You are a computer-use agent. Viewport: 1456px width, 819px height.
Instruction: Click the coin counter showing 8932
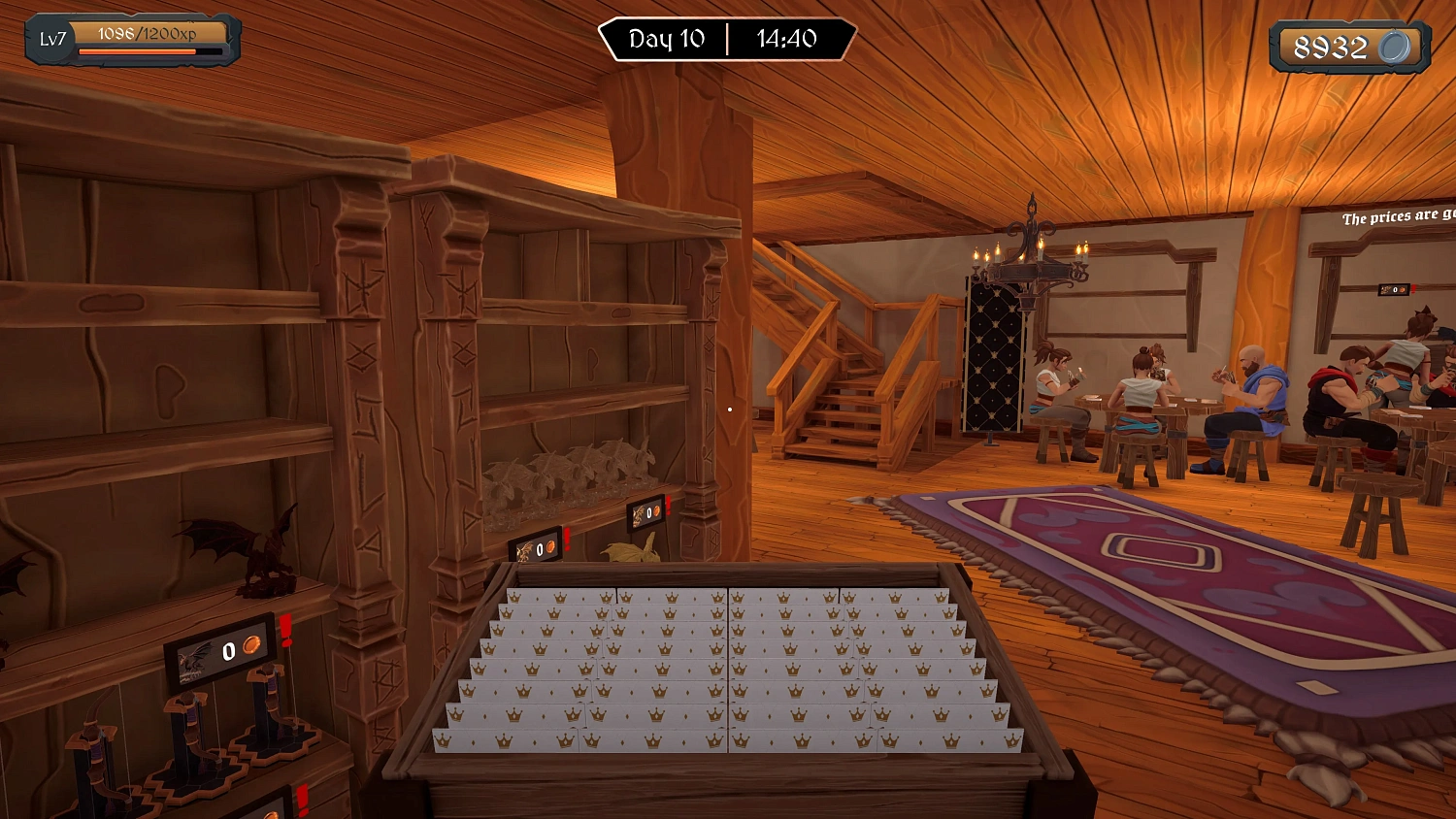point(1349,45)
